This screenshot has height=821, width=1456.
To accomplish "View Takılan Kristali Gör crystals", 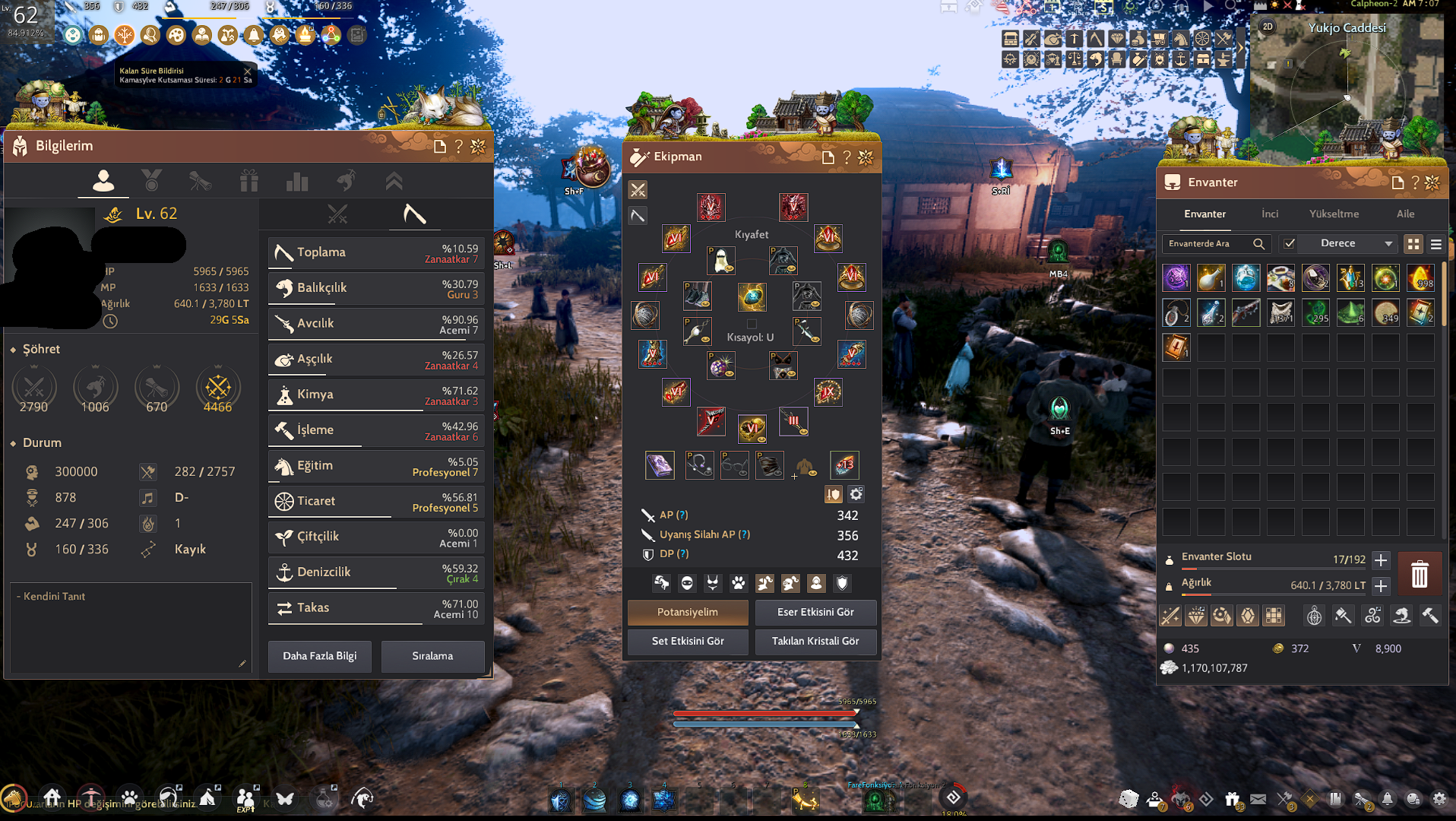I will (815, 641).
